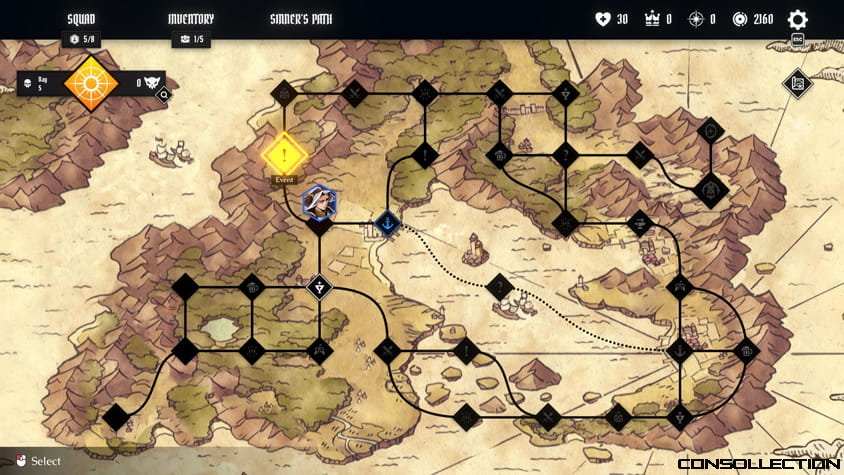Viewport: 844px width, 475px height.
Task: Click the magnifying glass beside the day tracker
Action: [163, 95]
